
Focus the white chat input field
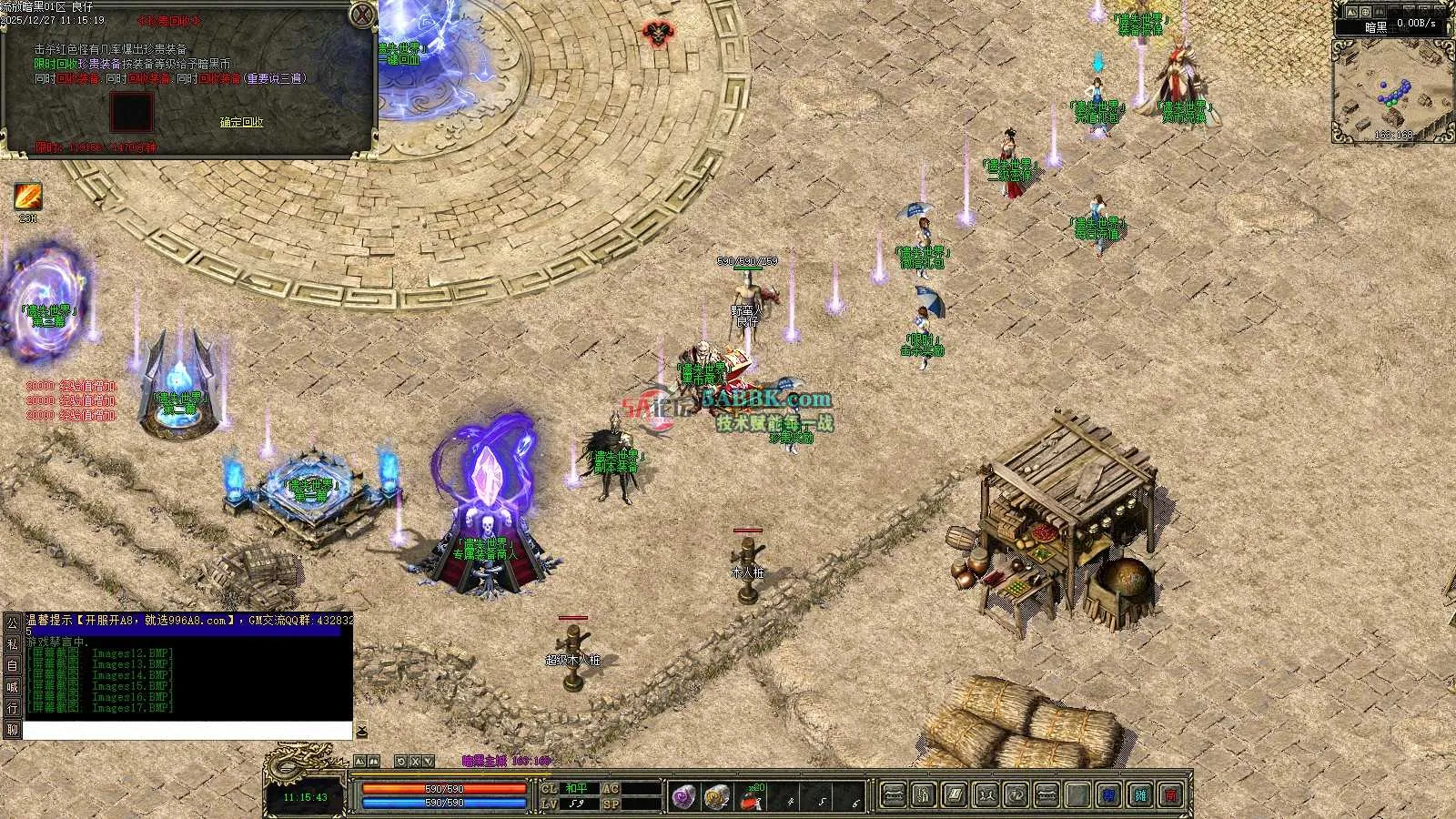pyautogui.click(x=187, y=731)
